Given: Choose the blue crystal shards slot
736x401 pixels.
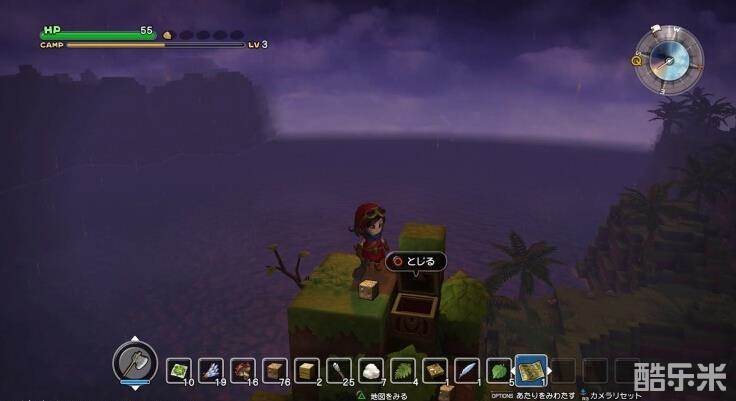Looking at the screenshot, I should pos(211,370).
